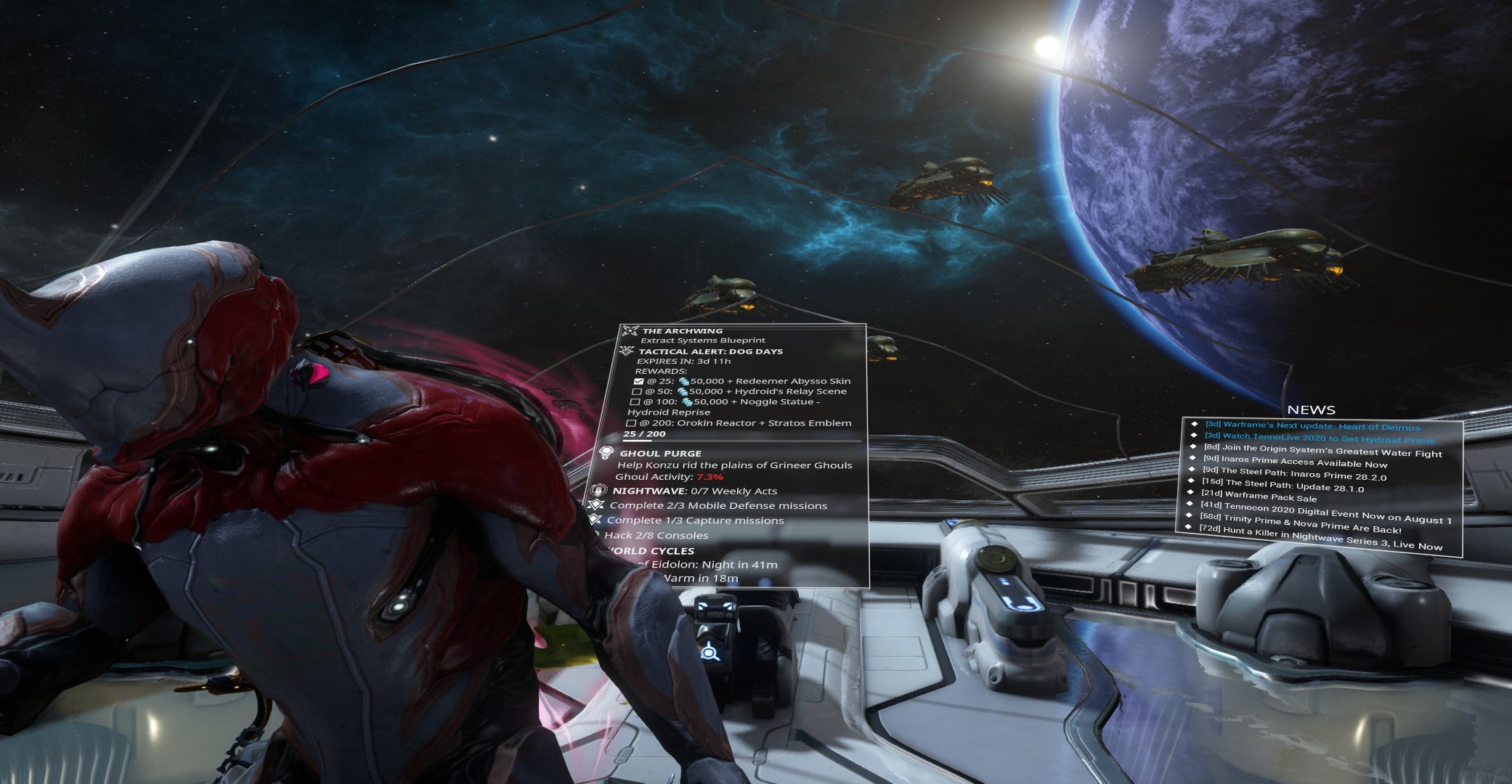The image size is (1512, 784).
Task: Check the @ 200 Orokin Reactor reward box
Action: [x=633, y=422]
